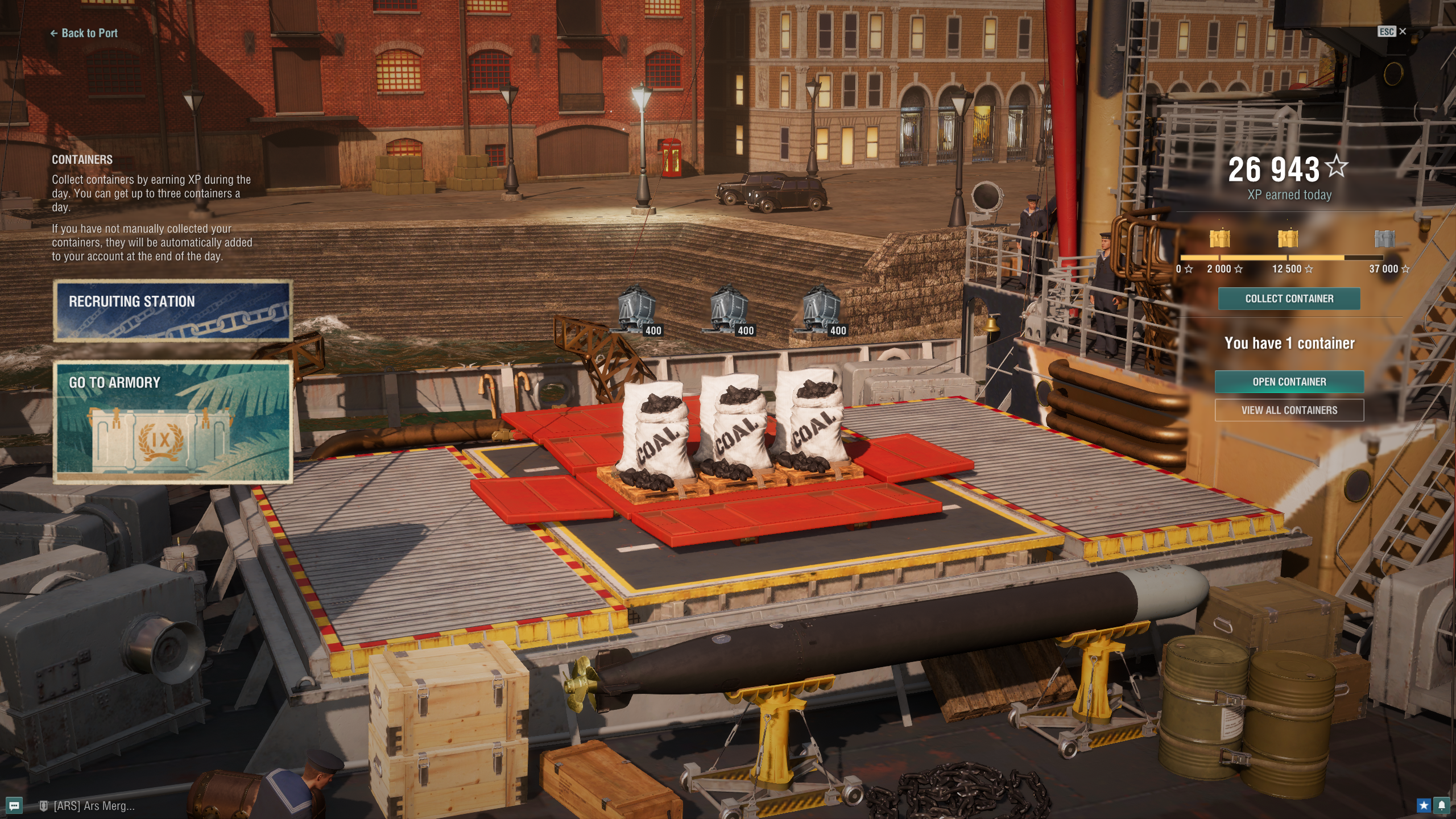This screenshot has height=819, width=1456.
Task: Click the blue star icon near the bell
Action: pyautogui.click(x=1424, y=805)
